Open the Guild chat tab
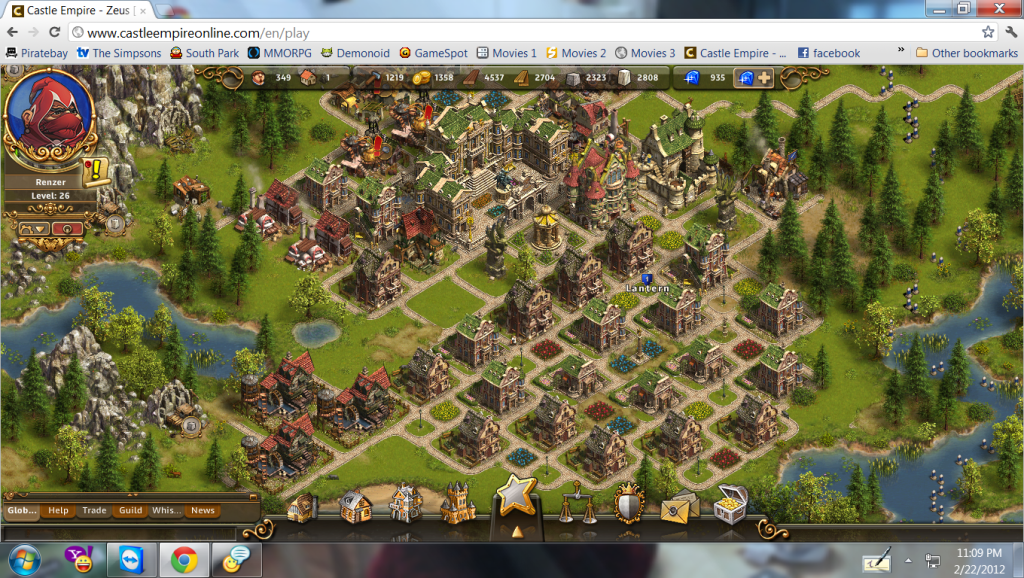The image size is (1024, 578). [130, 511]
